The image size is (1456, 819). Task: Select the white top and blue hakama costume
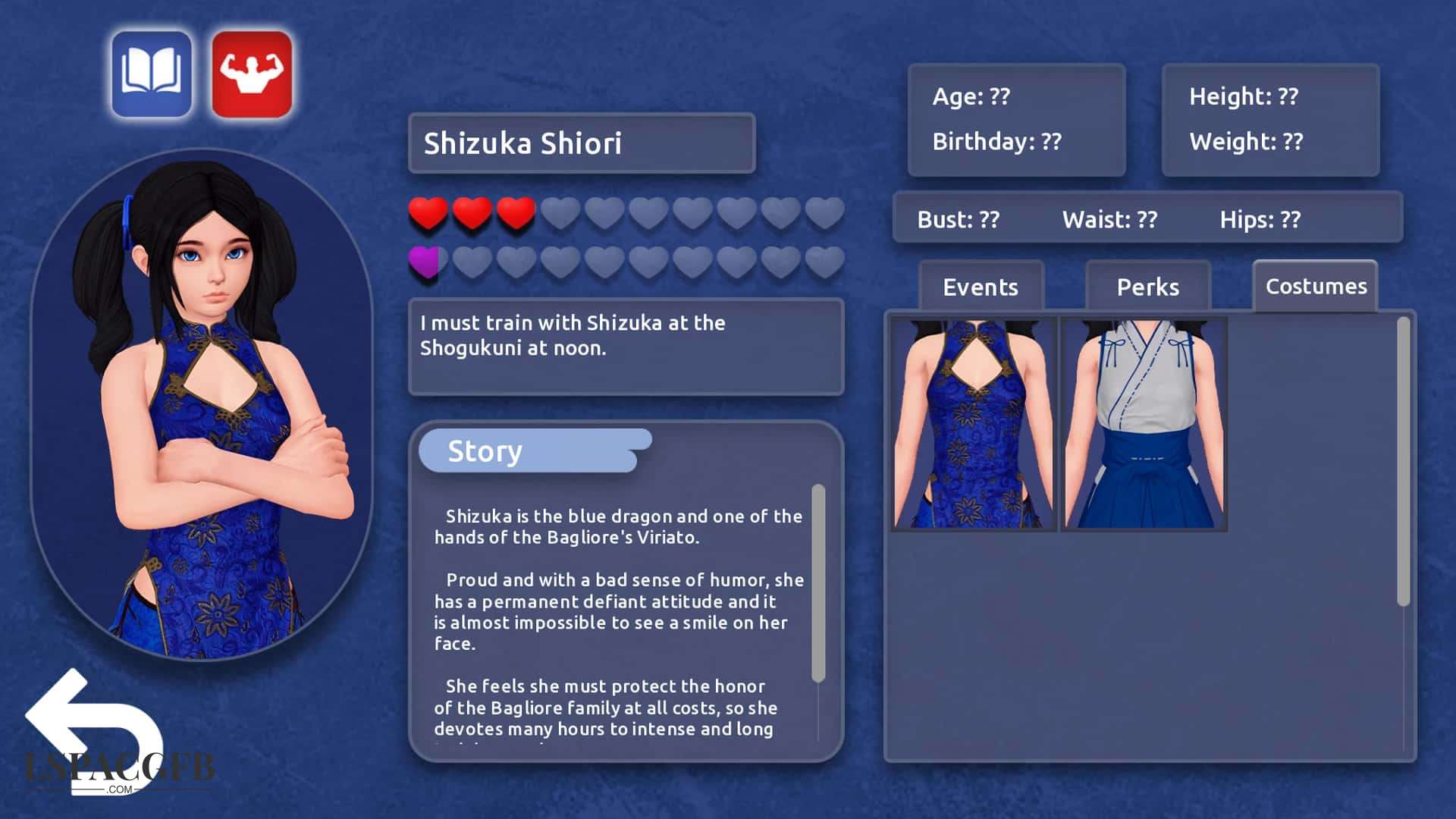click(1144, 423)
